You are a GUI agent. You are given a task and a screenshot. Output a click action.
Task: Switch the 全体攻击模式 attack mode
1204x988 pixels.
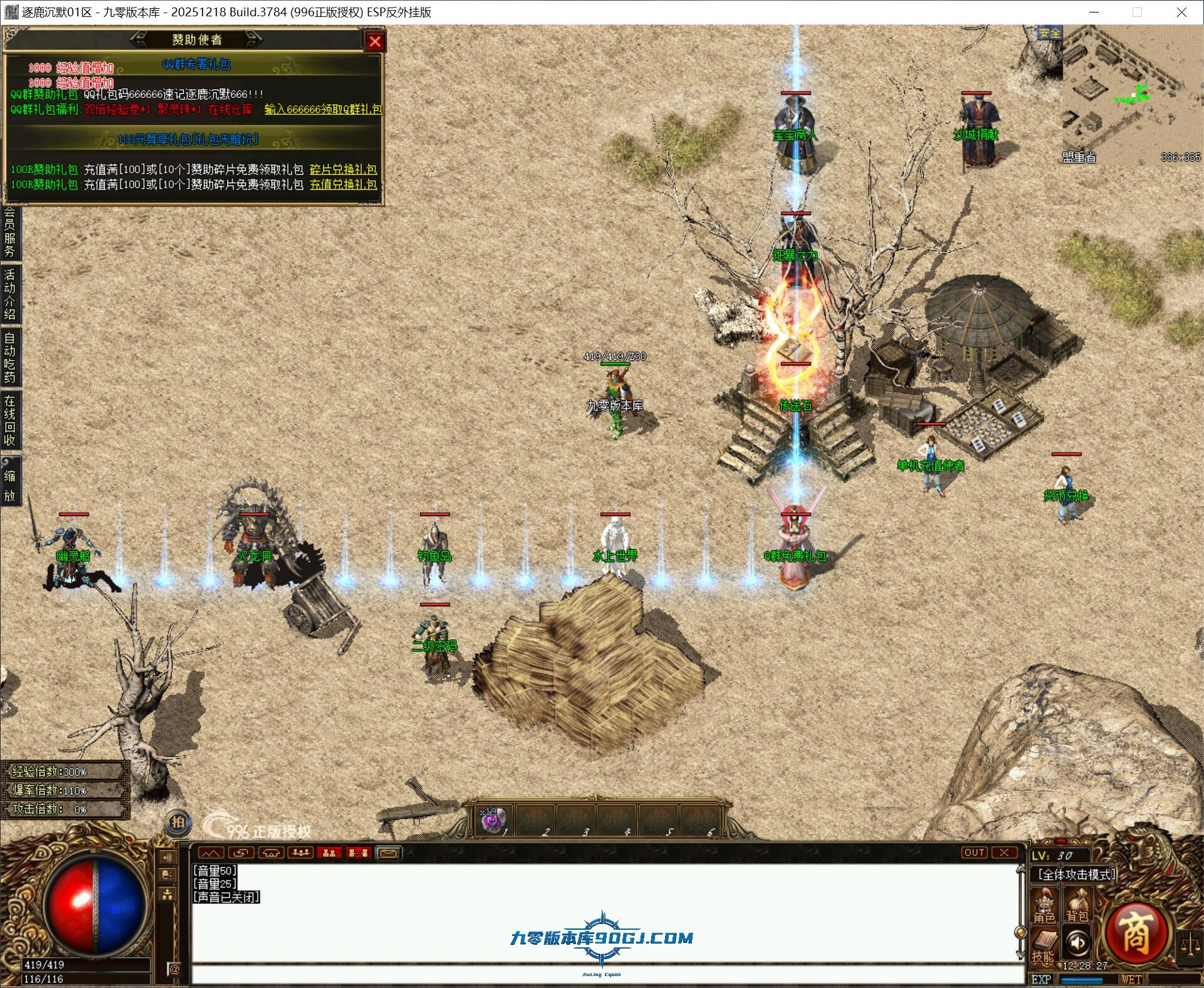point(1076,875)
